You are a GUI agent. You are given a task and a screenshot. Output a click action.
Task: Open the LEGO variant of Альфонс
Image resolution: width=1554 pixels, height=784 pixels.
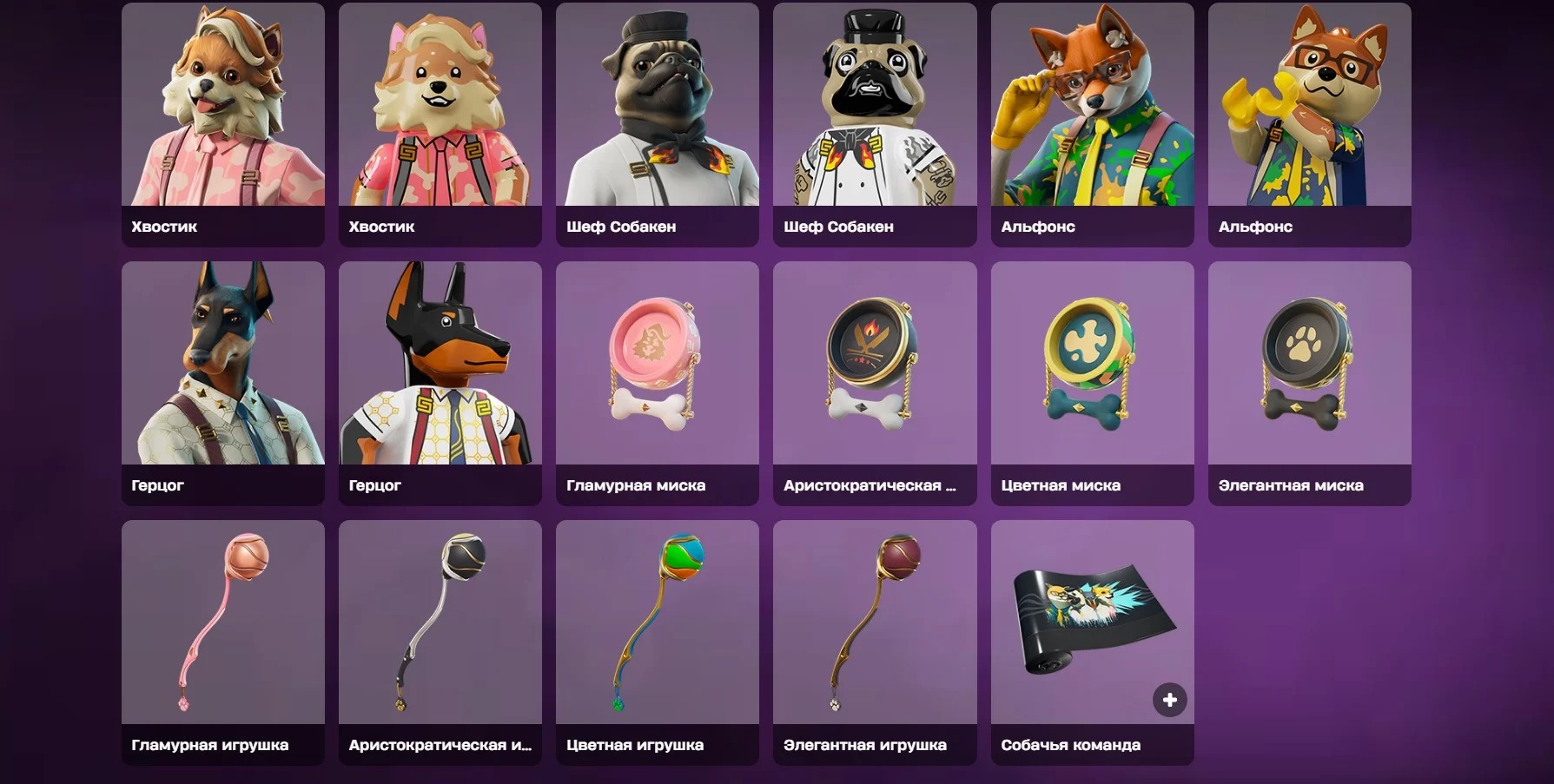tap(1308, 113)
